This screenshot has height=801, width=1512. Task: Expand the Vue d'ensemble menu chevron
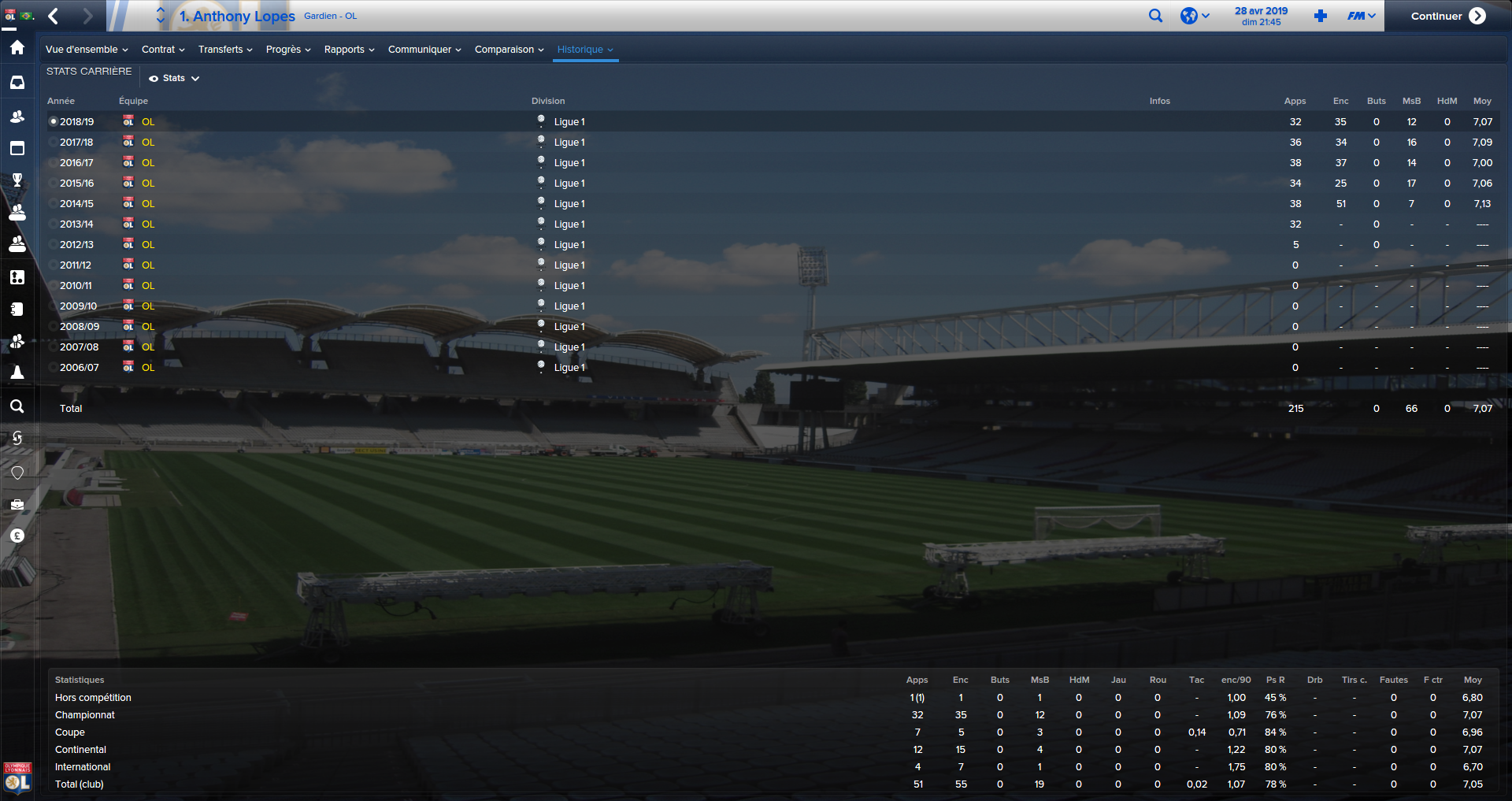pos(126,49)
